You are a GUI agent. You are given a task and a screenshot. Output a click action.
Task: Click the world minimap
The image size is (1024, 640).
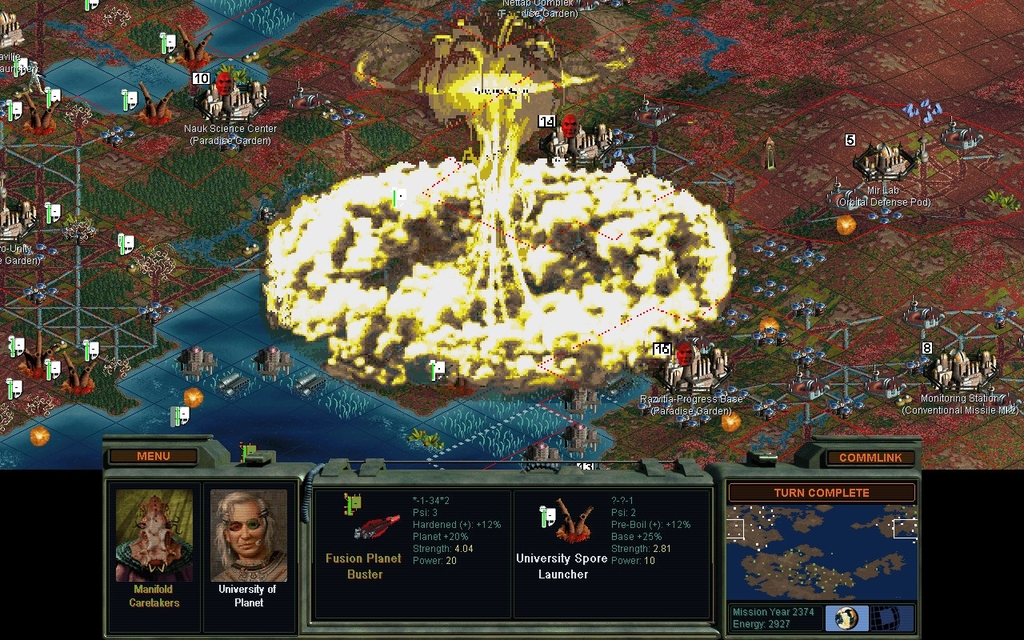tap(820, 552)
